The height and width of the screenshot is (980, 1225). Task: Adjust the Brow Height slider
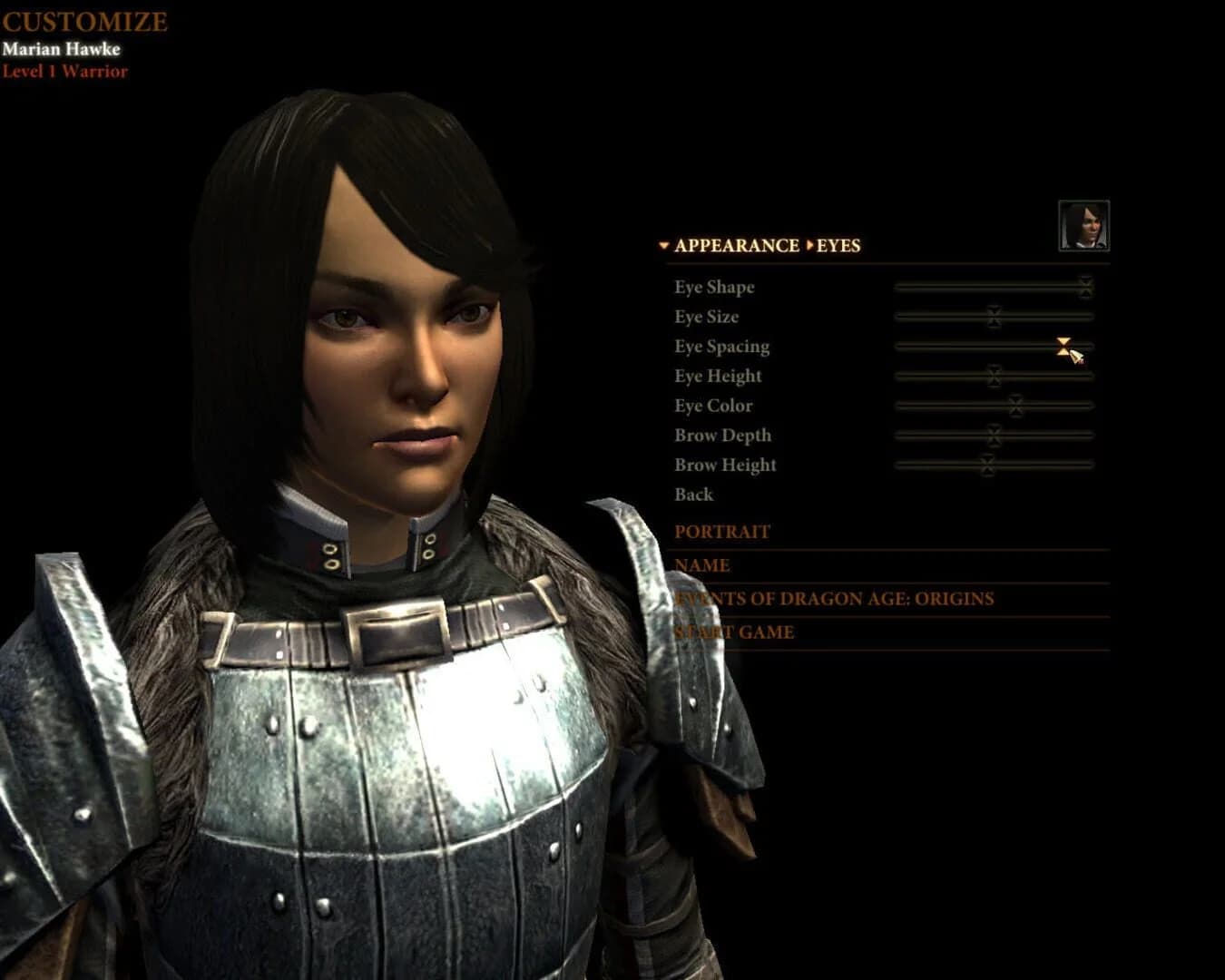coord(986,465)
